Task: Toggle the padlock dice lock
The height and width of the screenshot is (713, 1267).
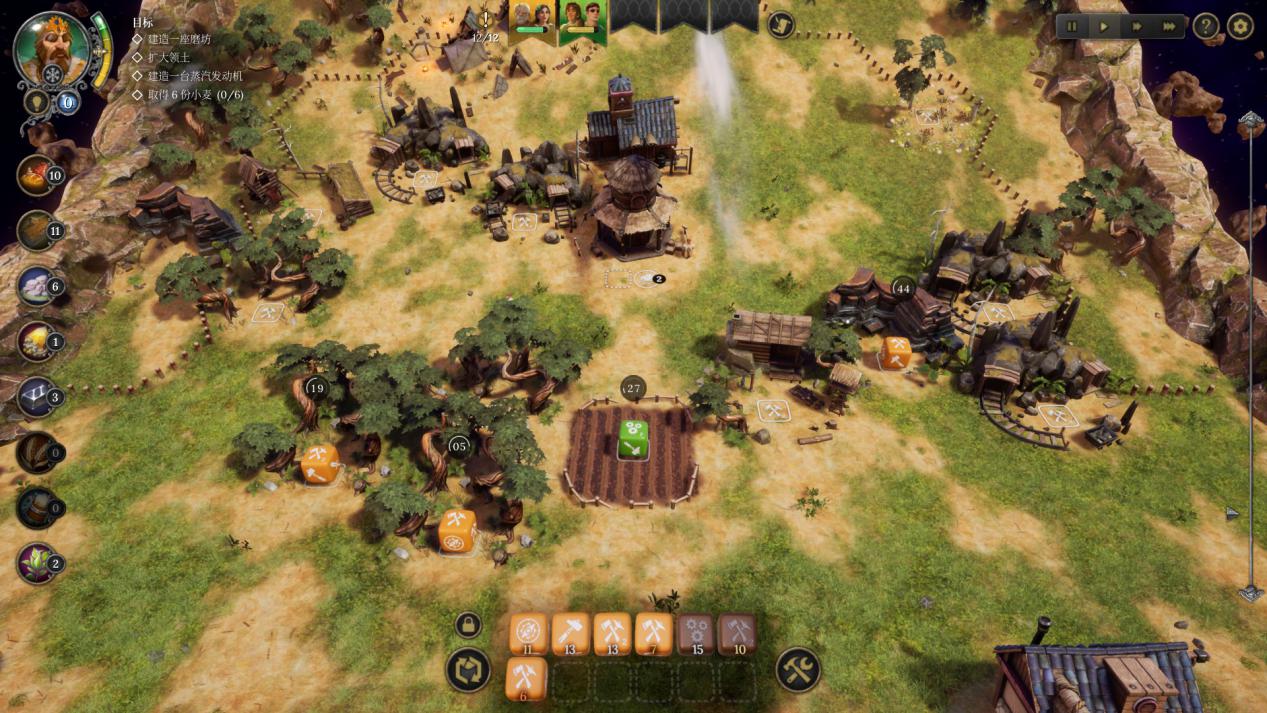Action: [x=468, y=626]
